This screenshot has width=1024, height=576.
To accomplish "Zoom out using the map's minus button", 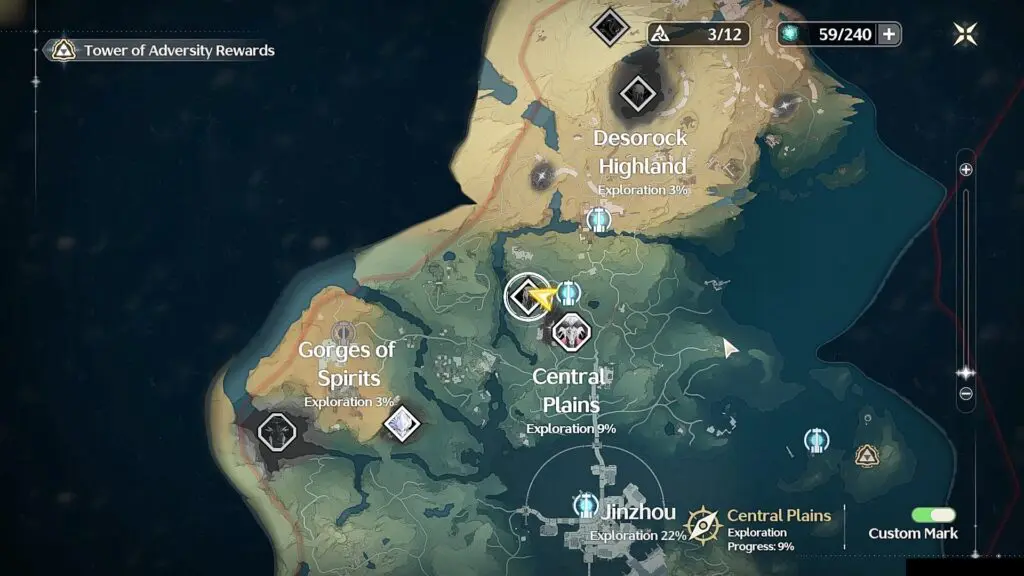I will coord(966,394).
